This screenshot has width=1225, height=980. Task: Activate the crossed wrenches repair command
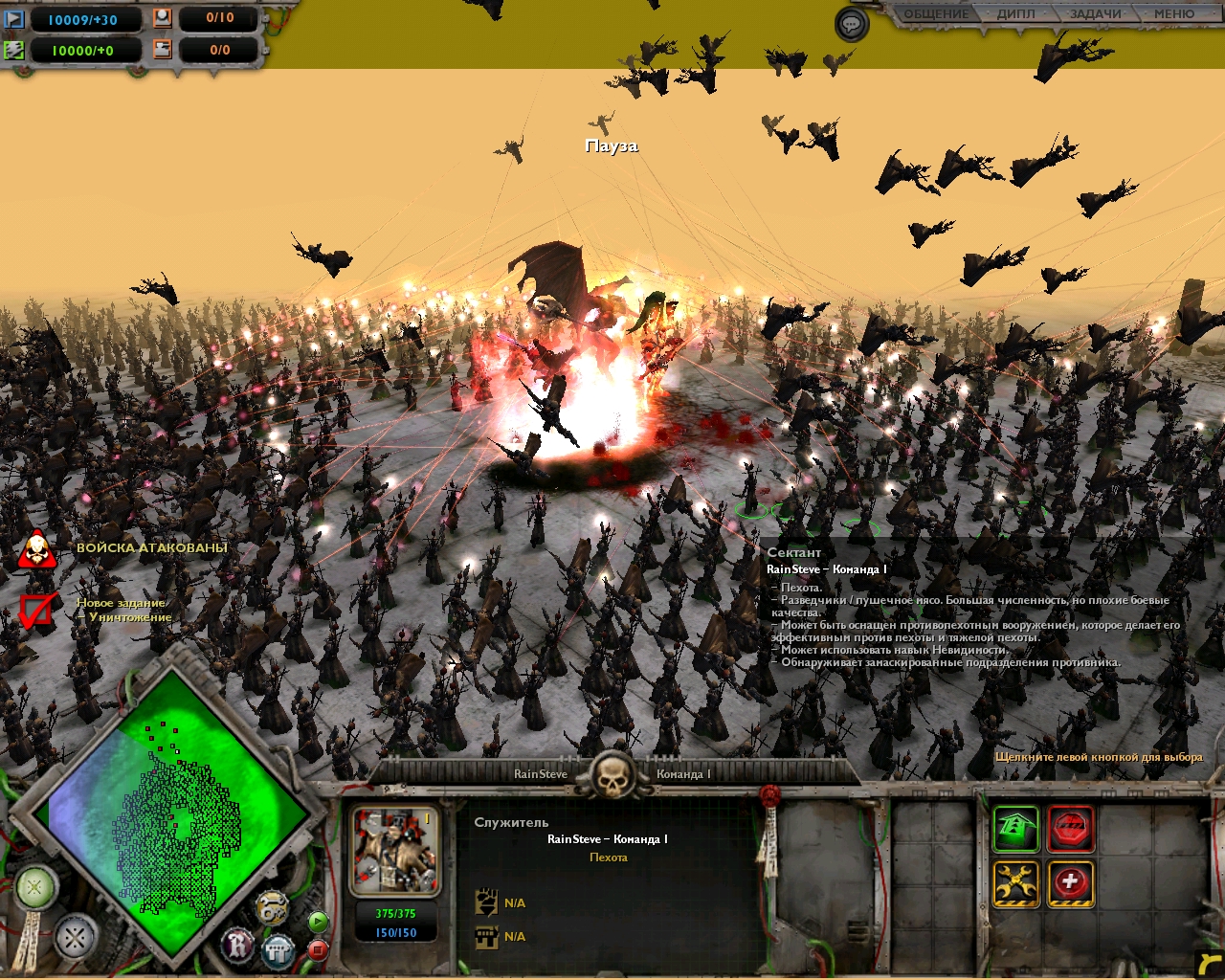click(x=1015, y=883)
